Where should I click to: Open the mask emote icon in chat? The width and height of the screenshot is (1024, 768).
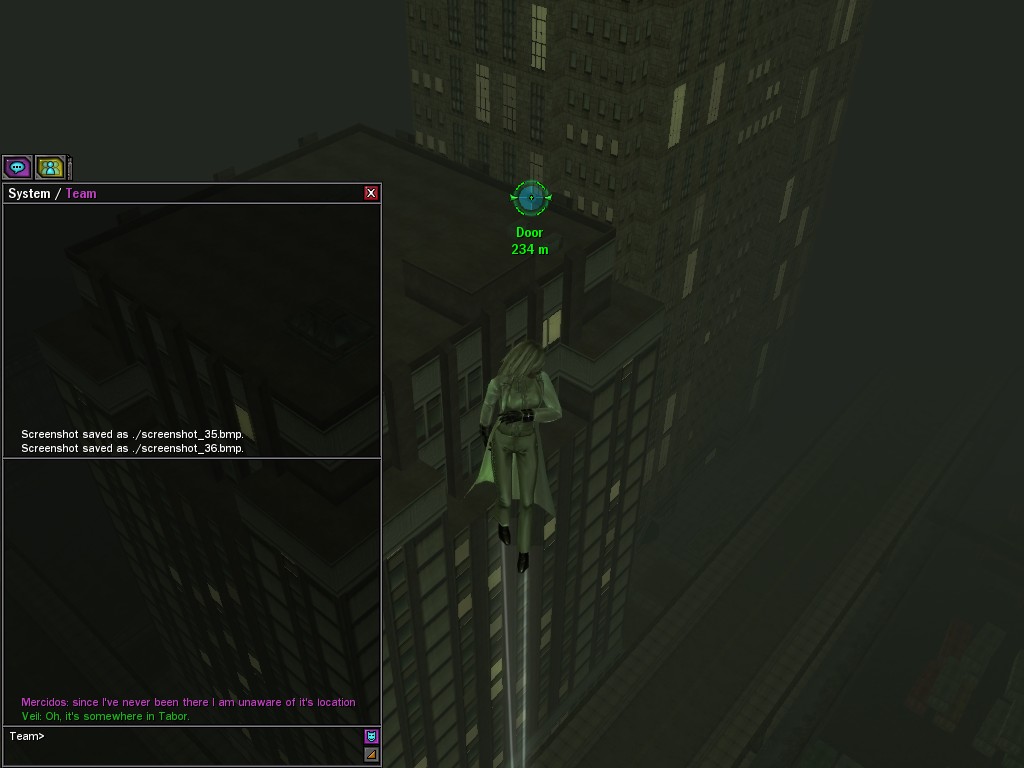pos(371,737)
